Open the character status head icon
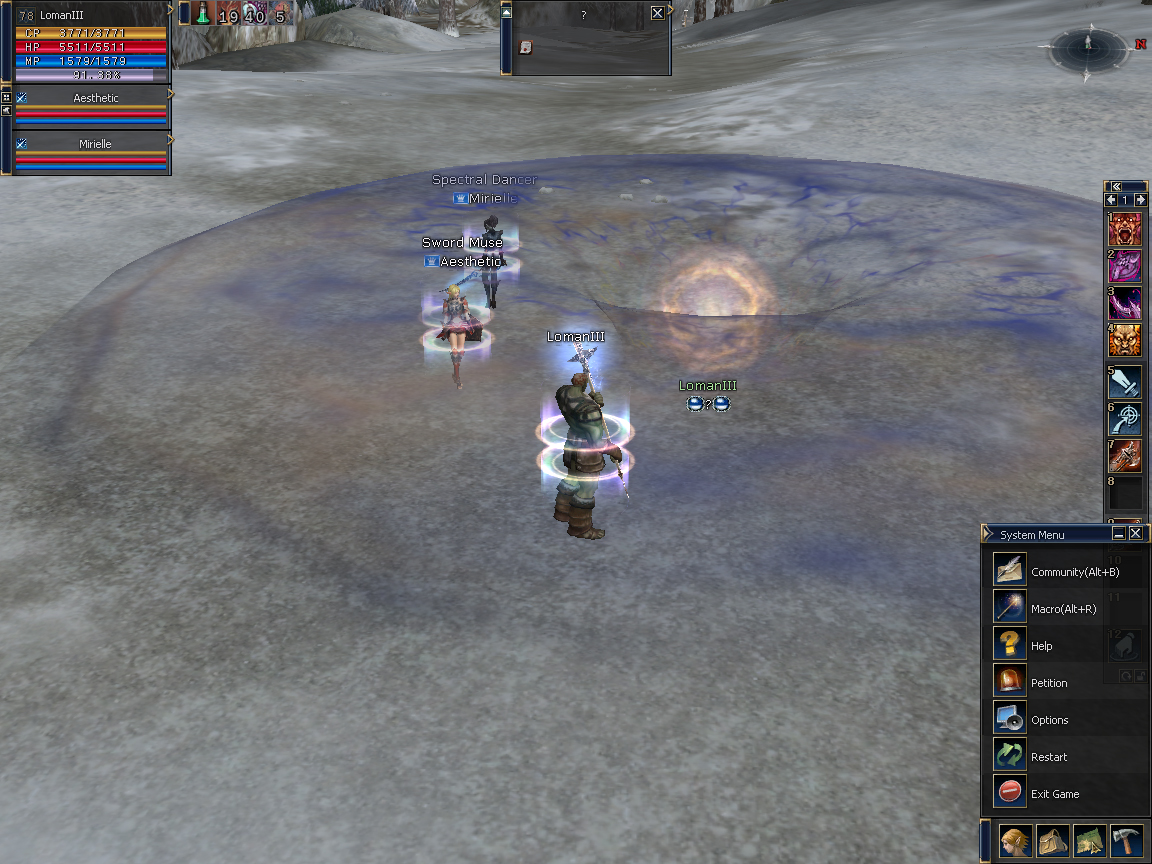This screenshot has width=1152, height=864. click(1016, 841)
